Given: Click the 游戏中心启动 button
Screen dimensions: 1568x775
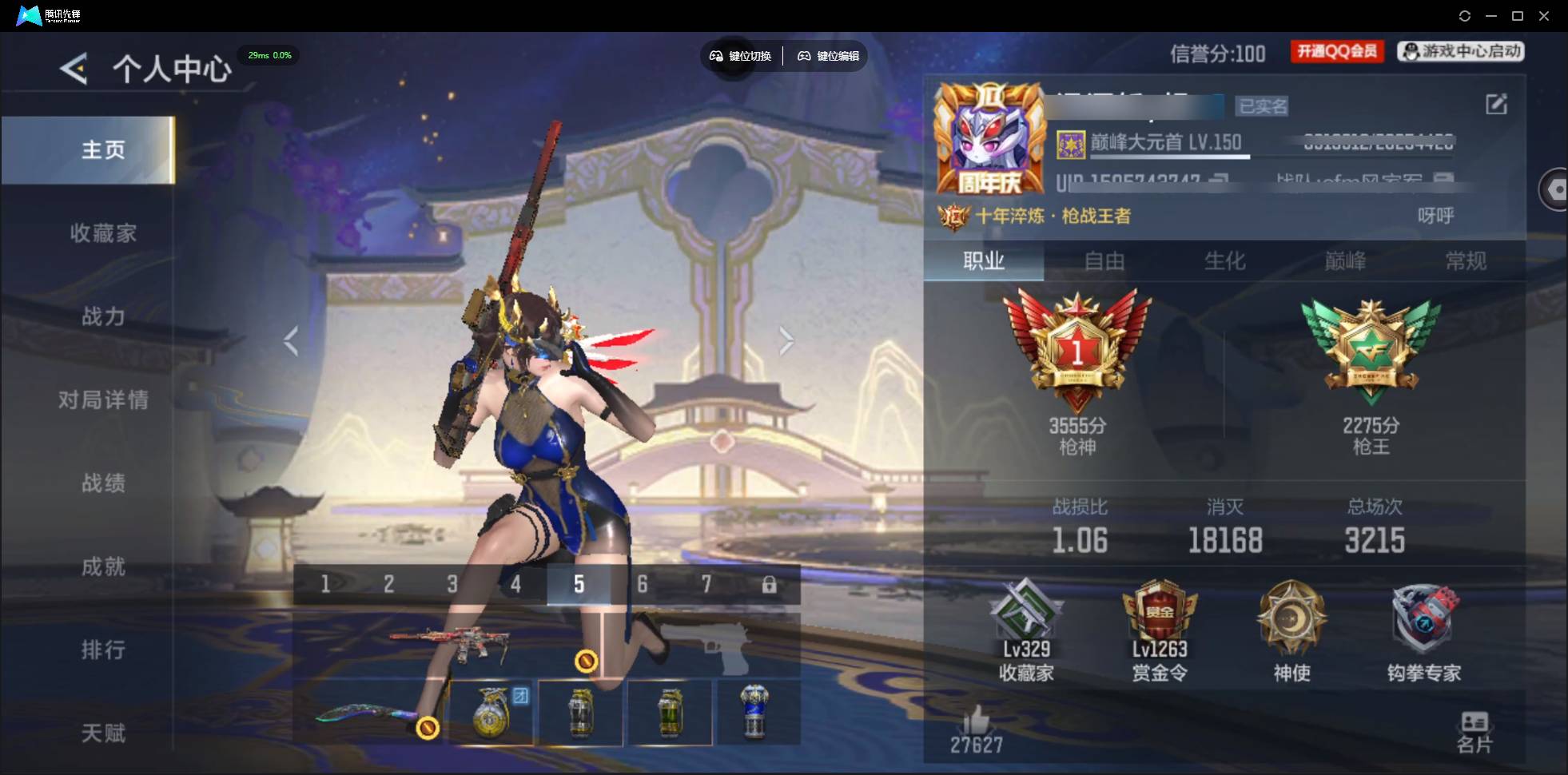Looking at the screenshot, I should coord(1461,52).
